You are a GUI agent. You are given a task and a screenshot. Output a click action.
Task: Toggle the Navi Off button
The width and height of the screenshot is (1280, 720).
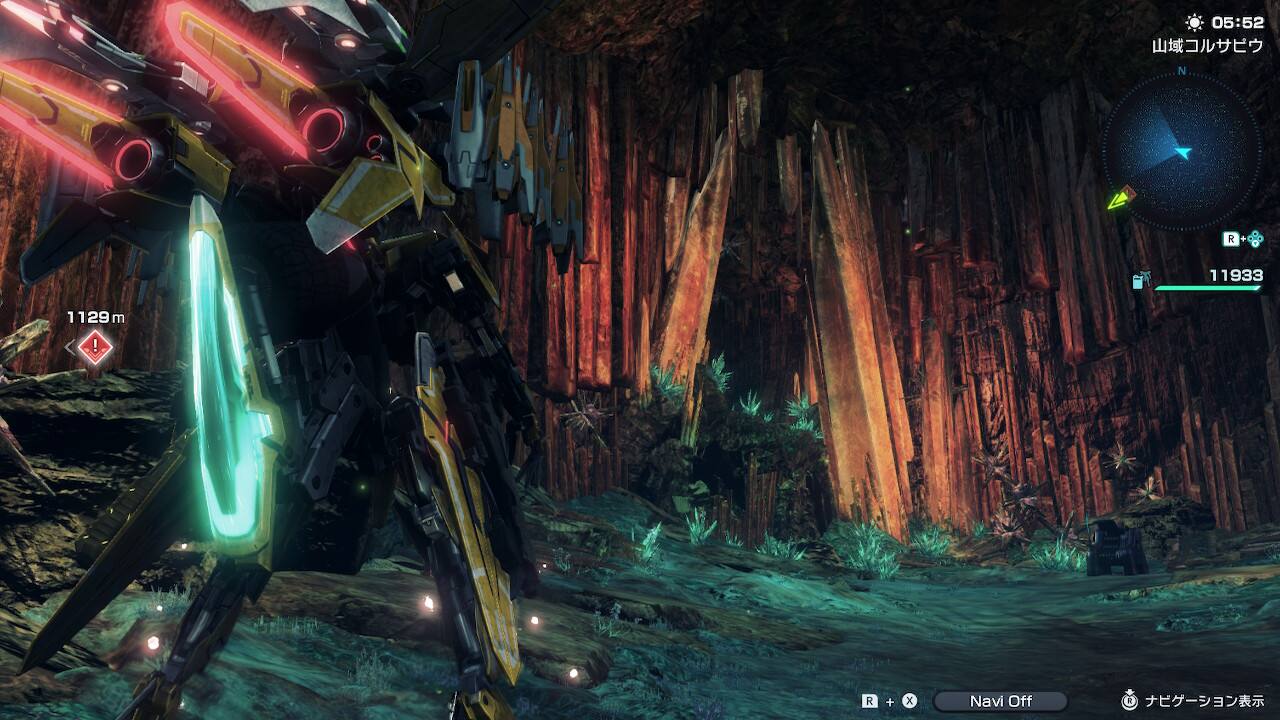1000,701
